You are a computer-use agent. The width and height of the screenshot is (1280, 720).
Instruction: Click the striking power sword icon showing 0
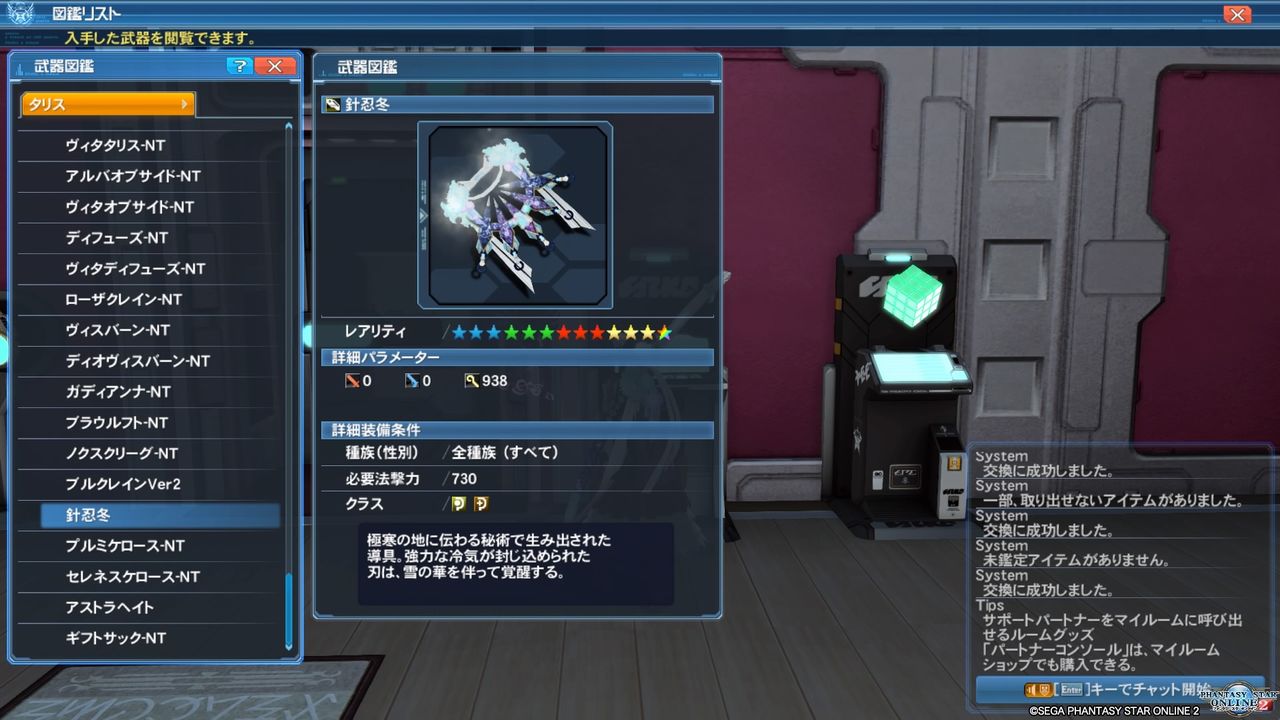coord(352,380)
